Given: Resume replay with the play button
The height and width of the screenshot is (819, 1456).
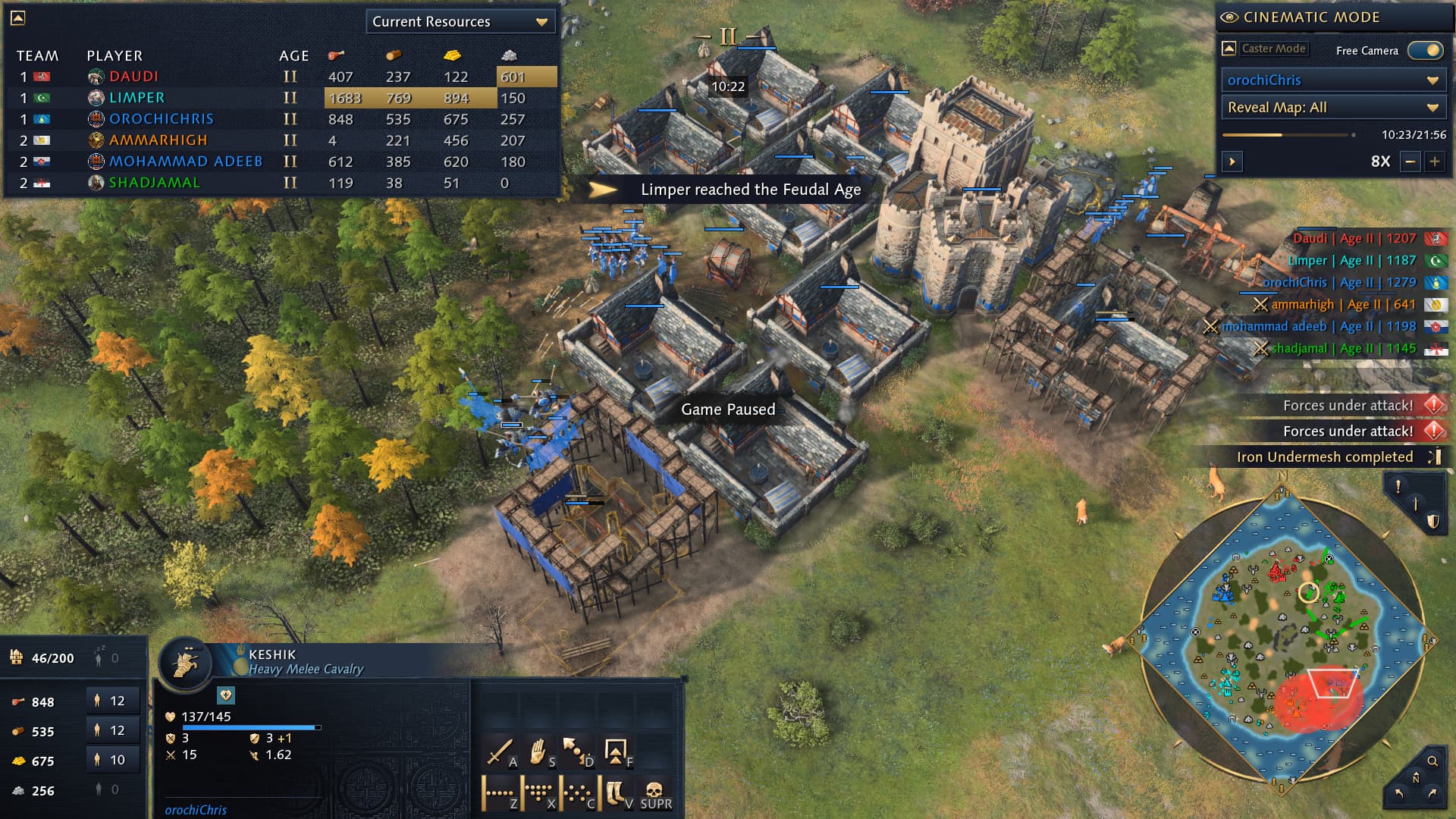Looking at the screenshot, I should click(x=1232, y=162).
